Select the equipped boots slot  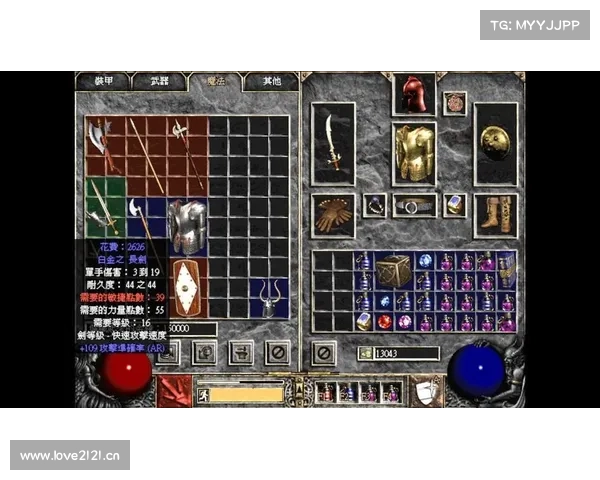[495, 213]
